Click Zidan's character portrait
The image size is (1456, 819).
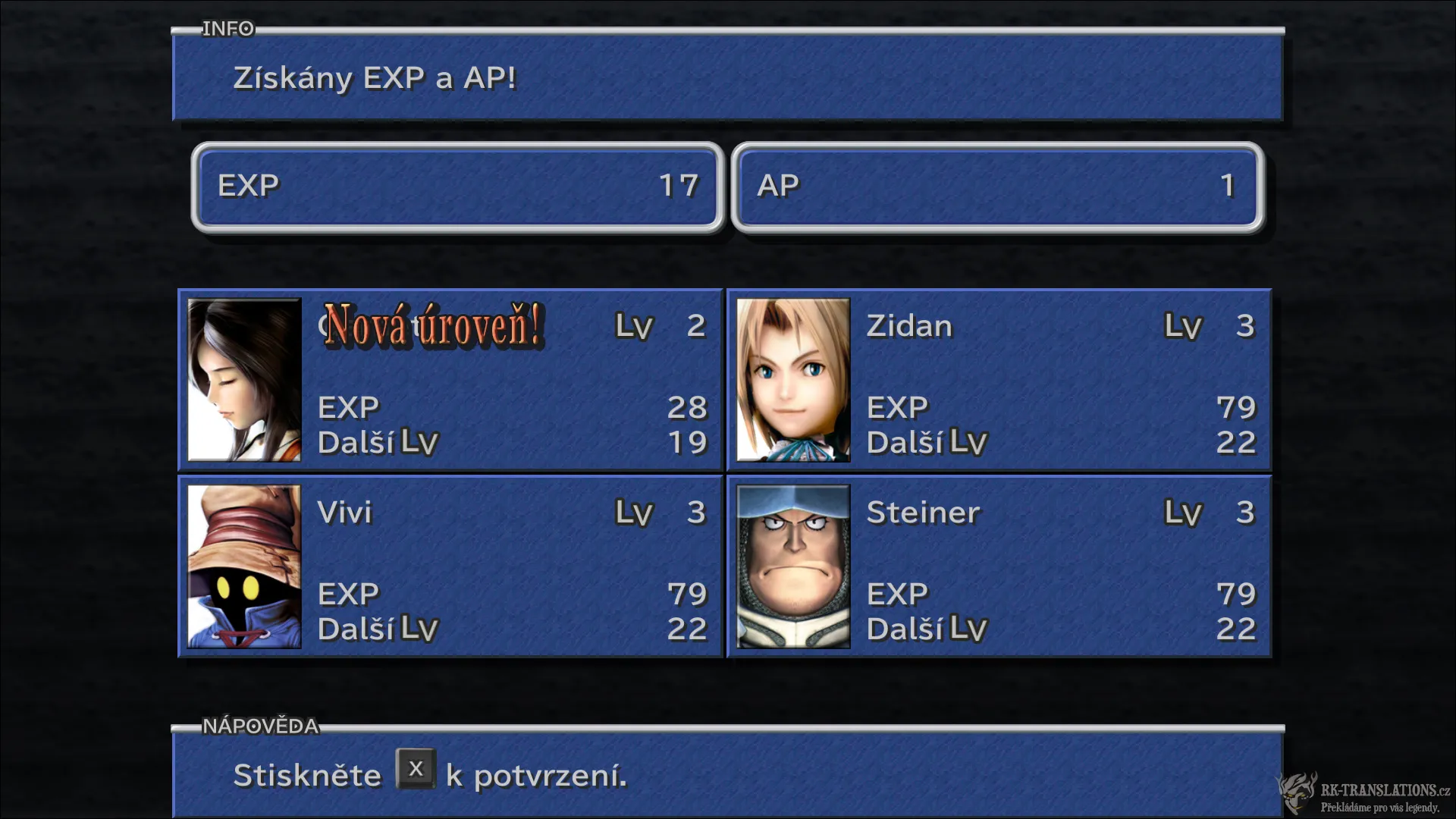[792, 379]
